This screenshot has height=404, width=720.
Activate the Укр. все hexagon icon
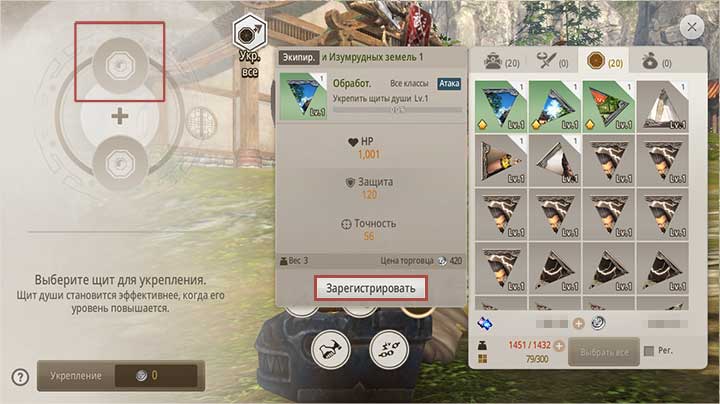pos(247,33)
